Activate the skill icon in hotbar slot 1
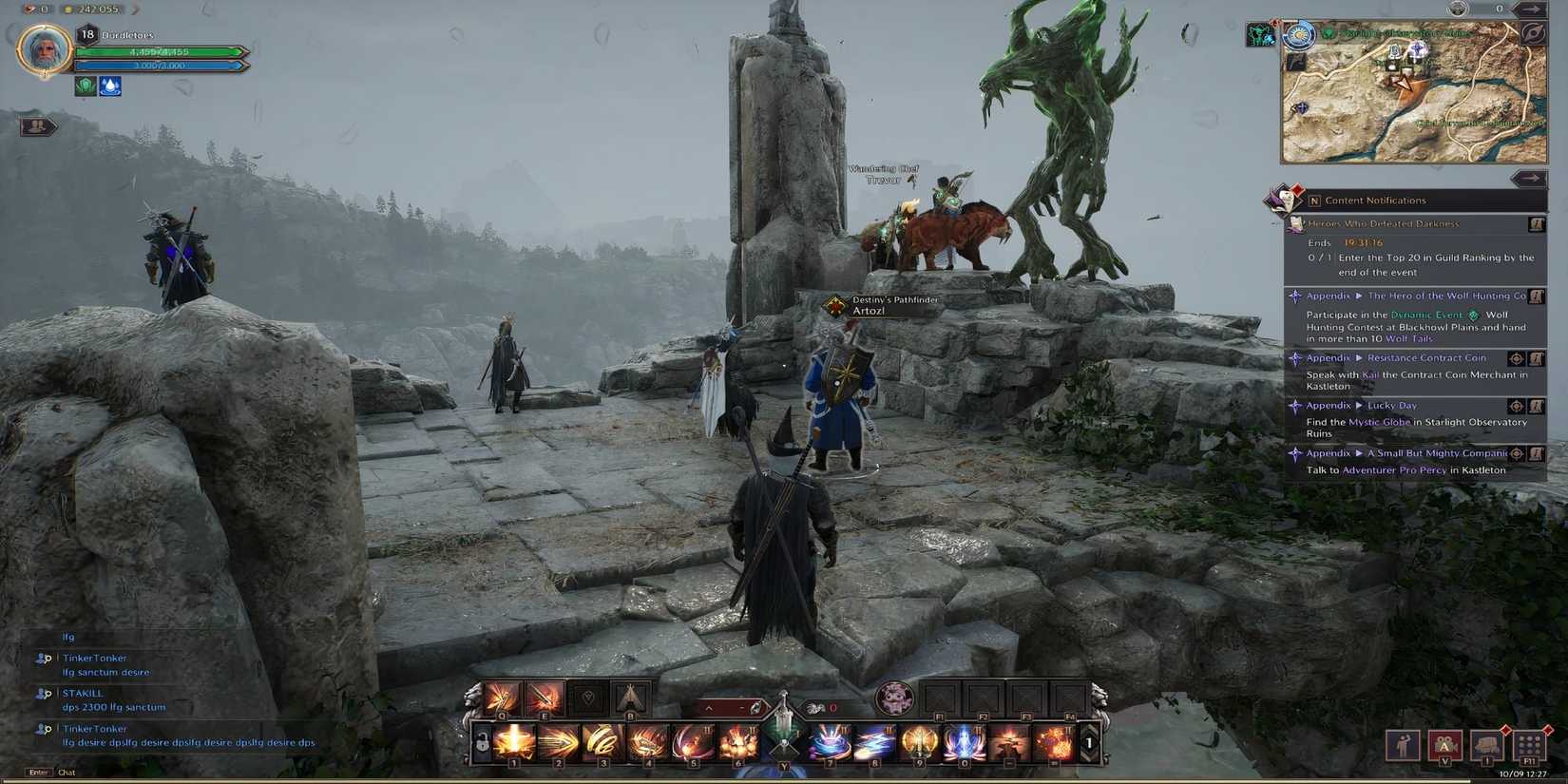The width and height of the screenshot is (1568, 784). pyautogui.click(x=514, y=743)
